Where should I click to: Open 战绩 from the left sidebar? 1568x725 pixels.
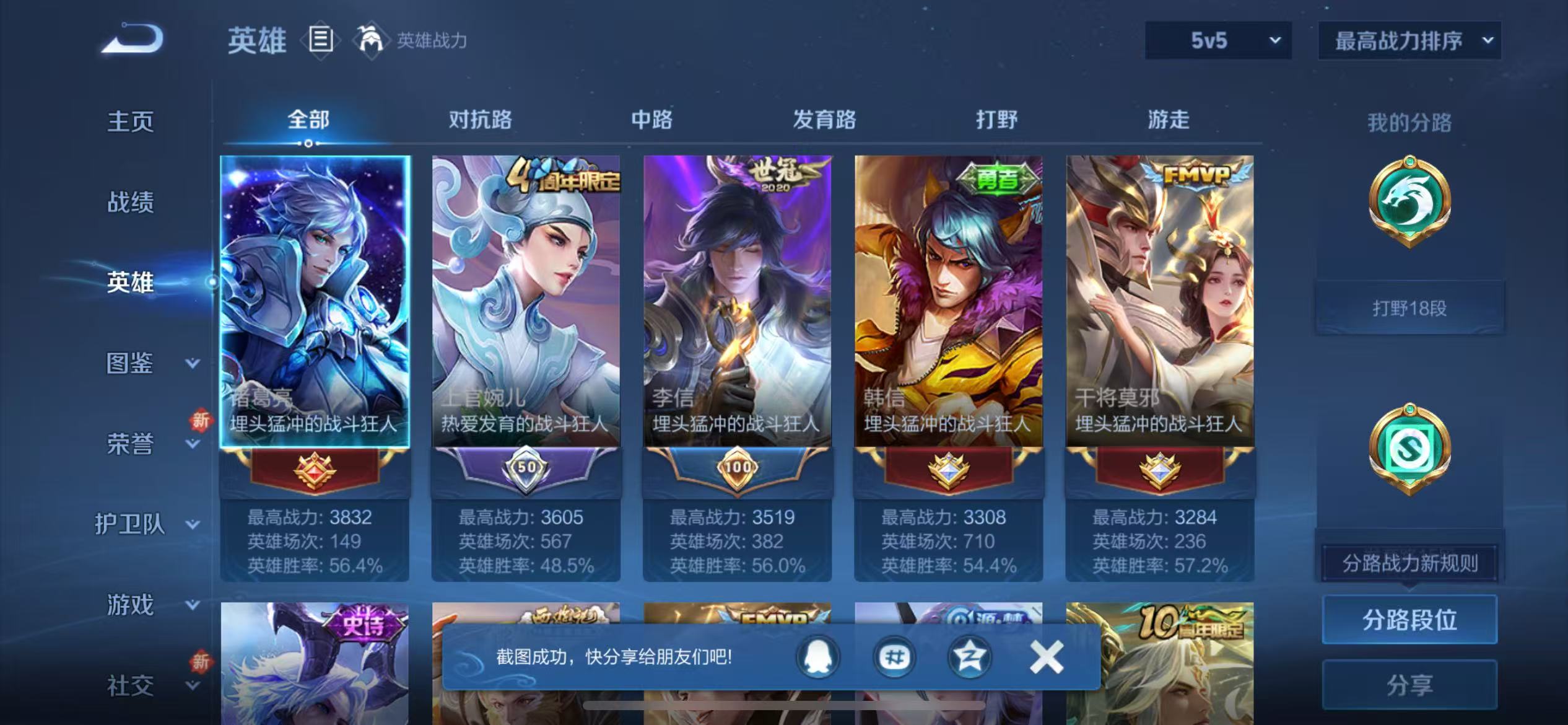131,203
